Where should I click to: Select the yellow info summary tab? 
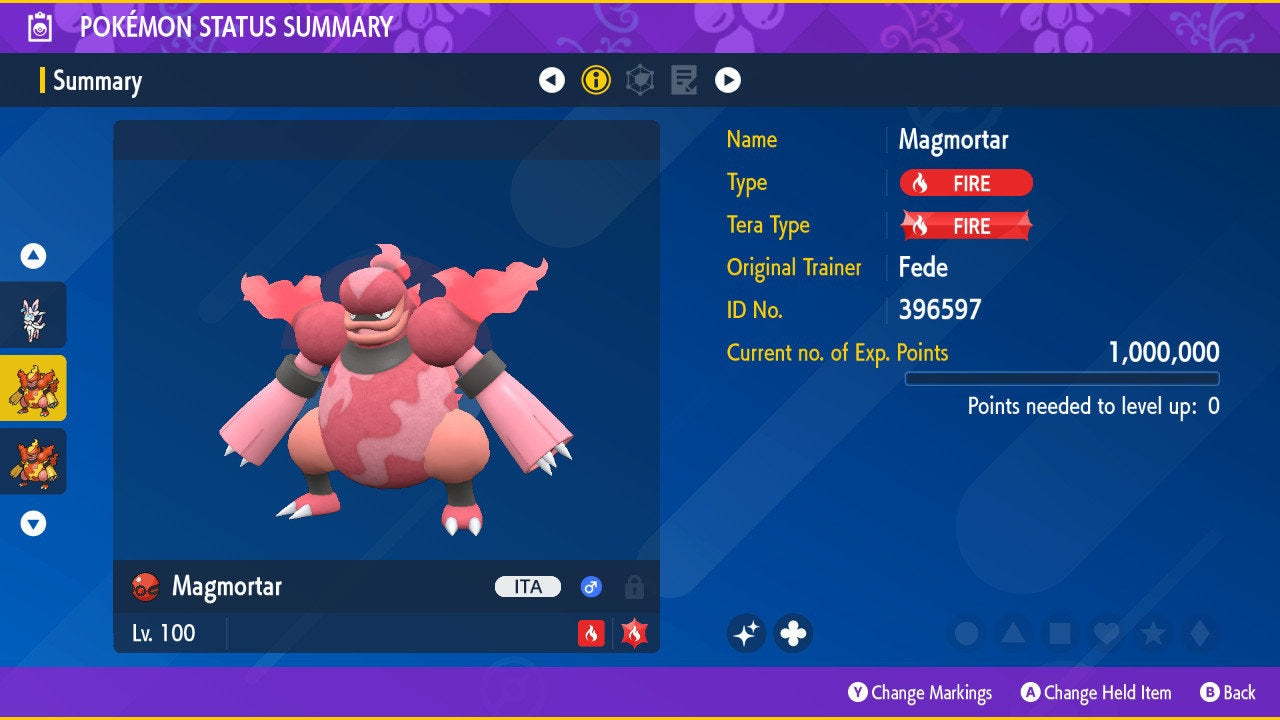pyautogui.click(x=596, y=81)
